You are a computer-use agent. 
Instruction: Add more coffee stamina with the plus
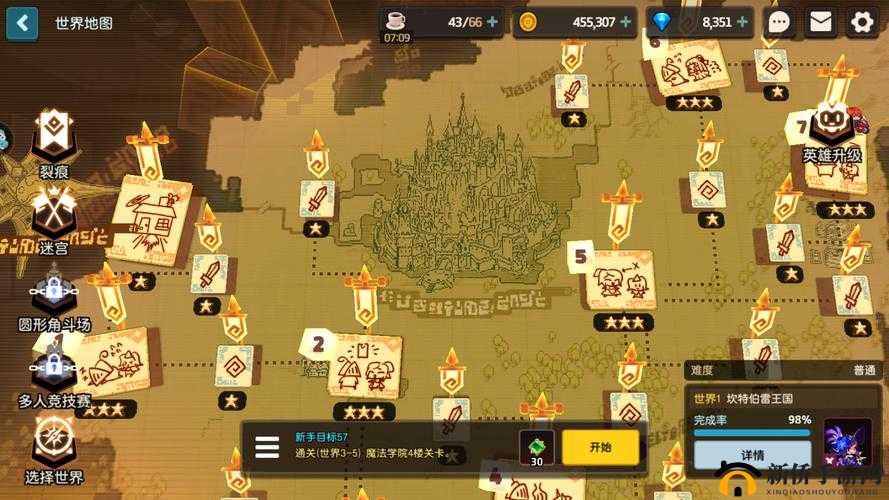(492, 22)
